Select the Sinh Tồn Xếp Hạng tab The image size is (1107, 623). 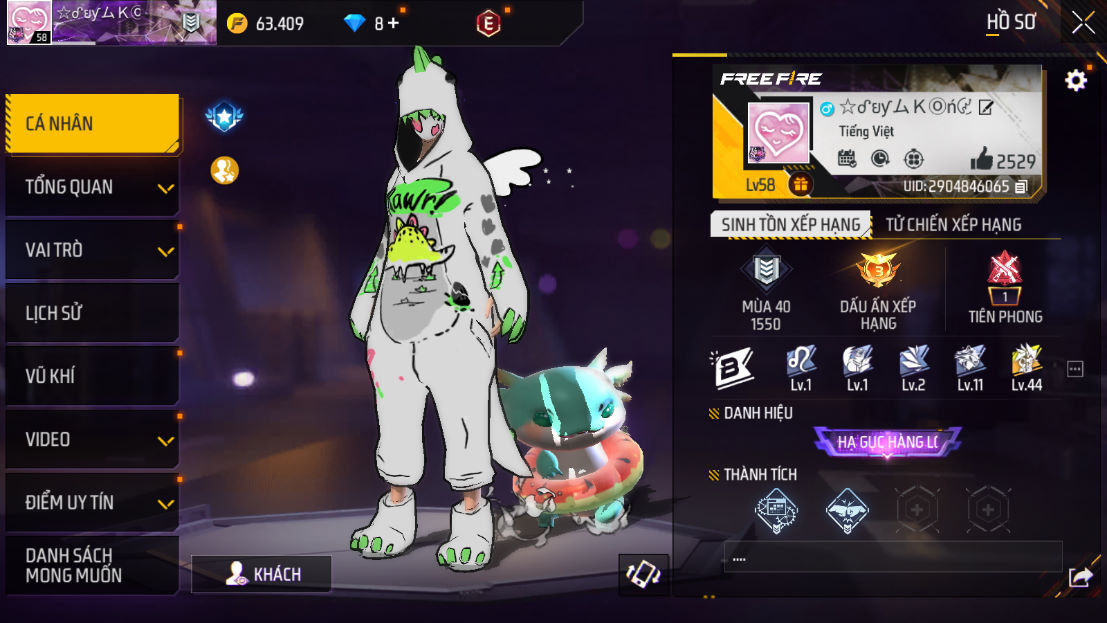[790, 225]
